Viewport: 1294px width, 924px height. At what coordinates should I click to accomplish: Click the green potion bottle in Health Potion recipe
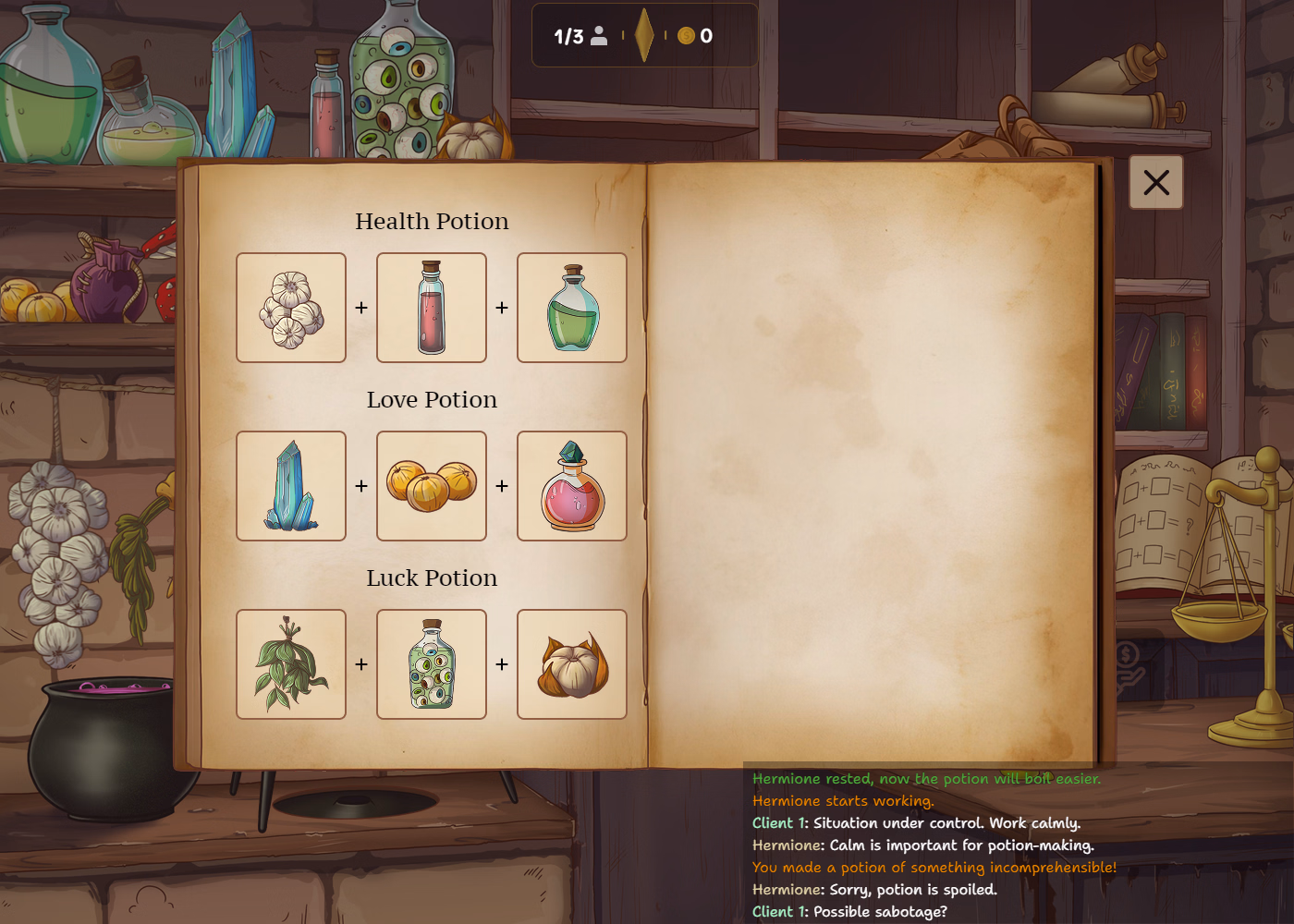pyautogui.click(x=571, y=307)
